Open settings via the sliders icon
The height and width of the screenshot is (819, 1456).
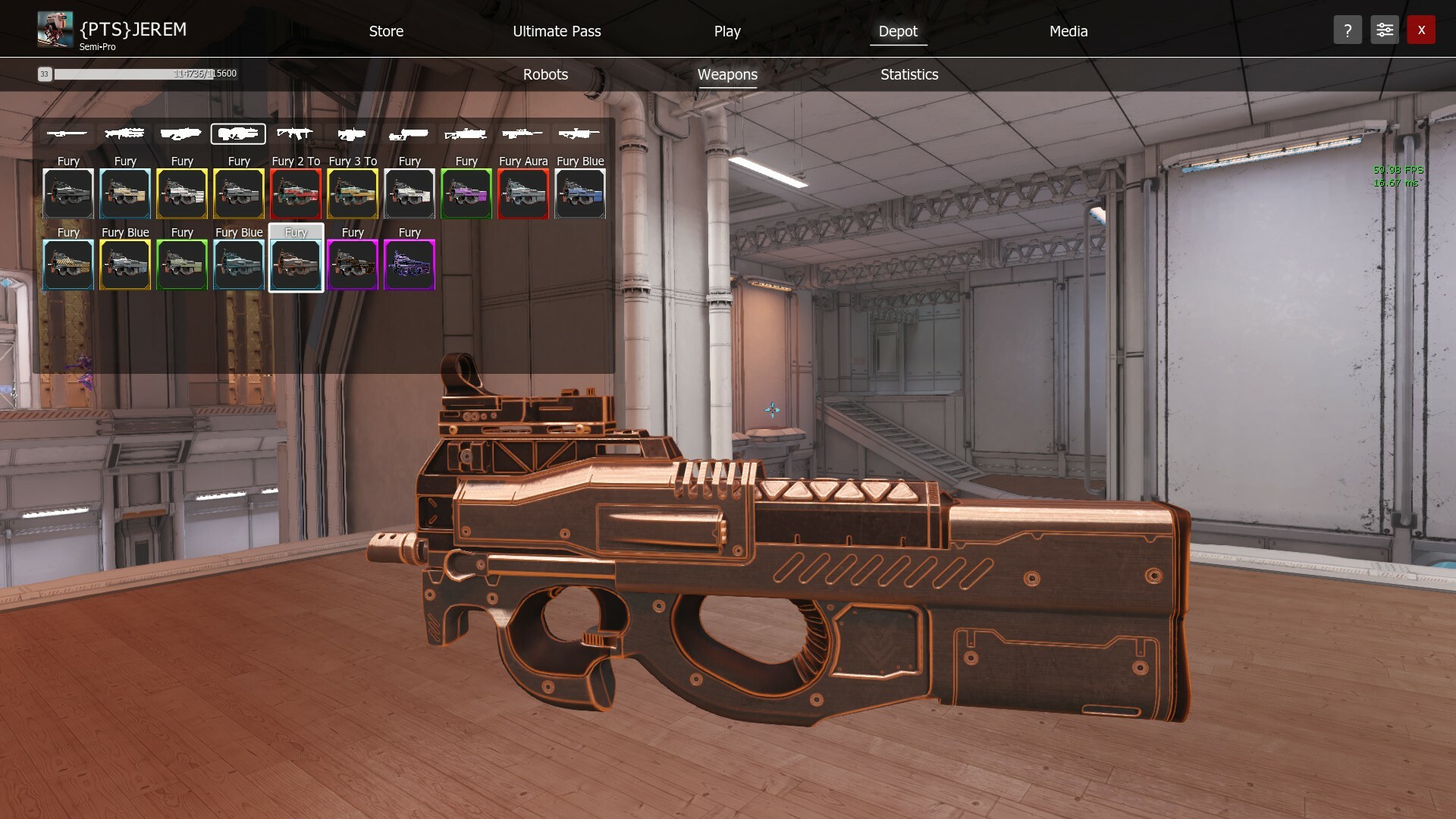tap(1384, 30)
